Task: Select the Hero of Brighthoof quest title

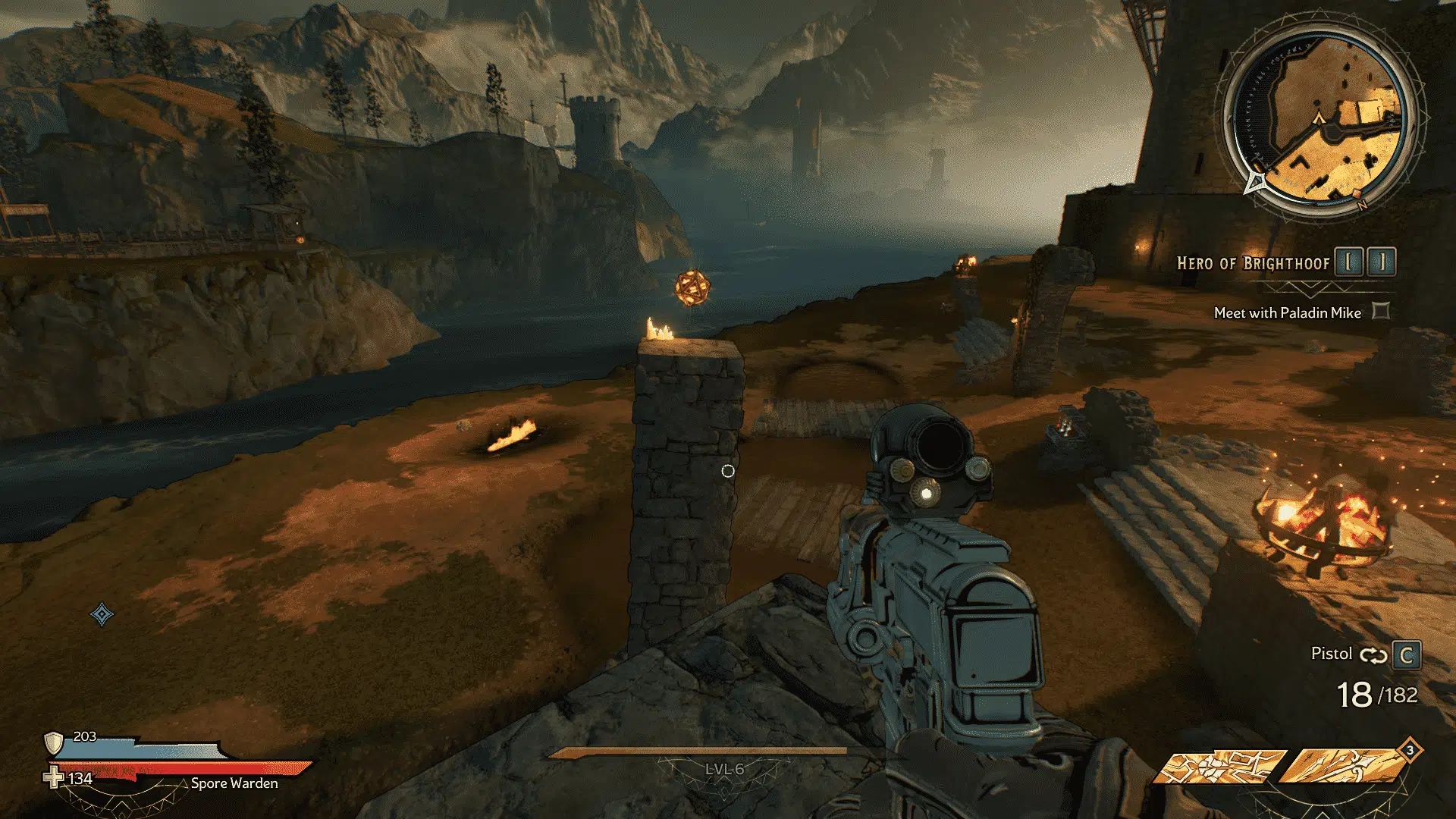Action: coord(1253,263)
